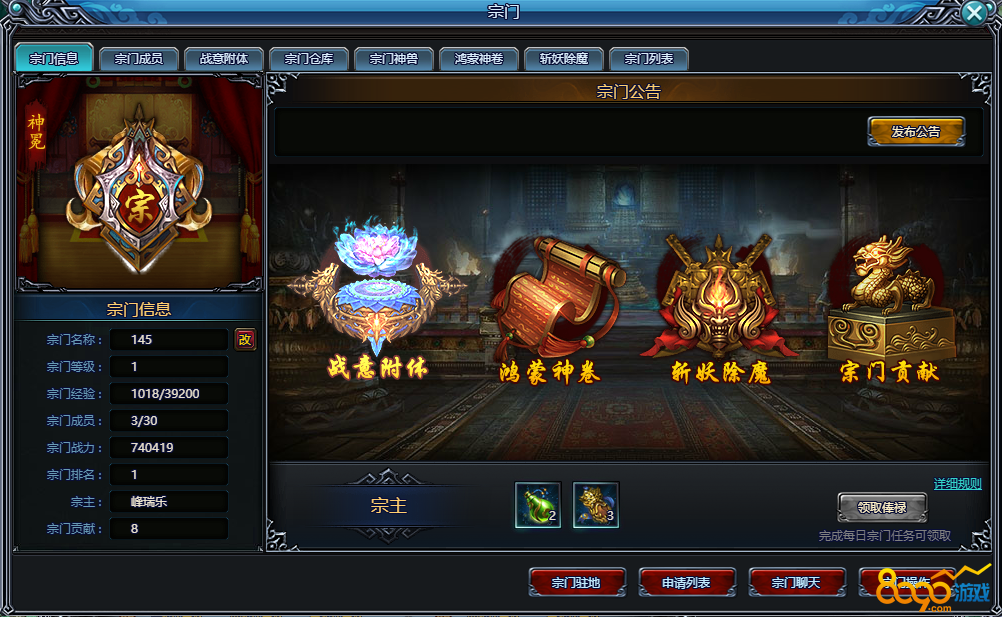The height and width of the screenshot is (617, 1002).
Task: Select the 斩妖除魔 tab
Action: (564, 59)
